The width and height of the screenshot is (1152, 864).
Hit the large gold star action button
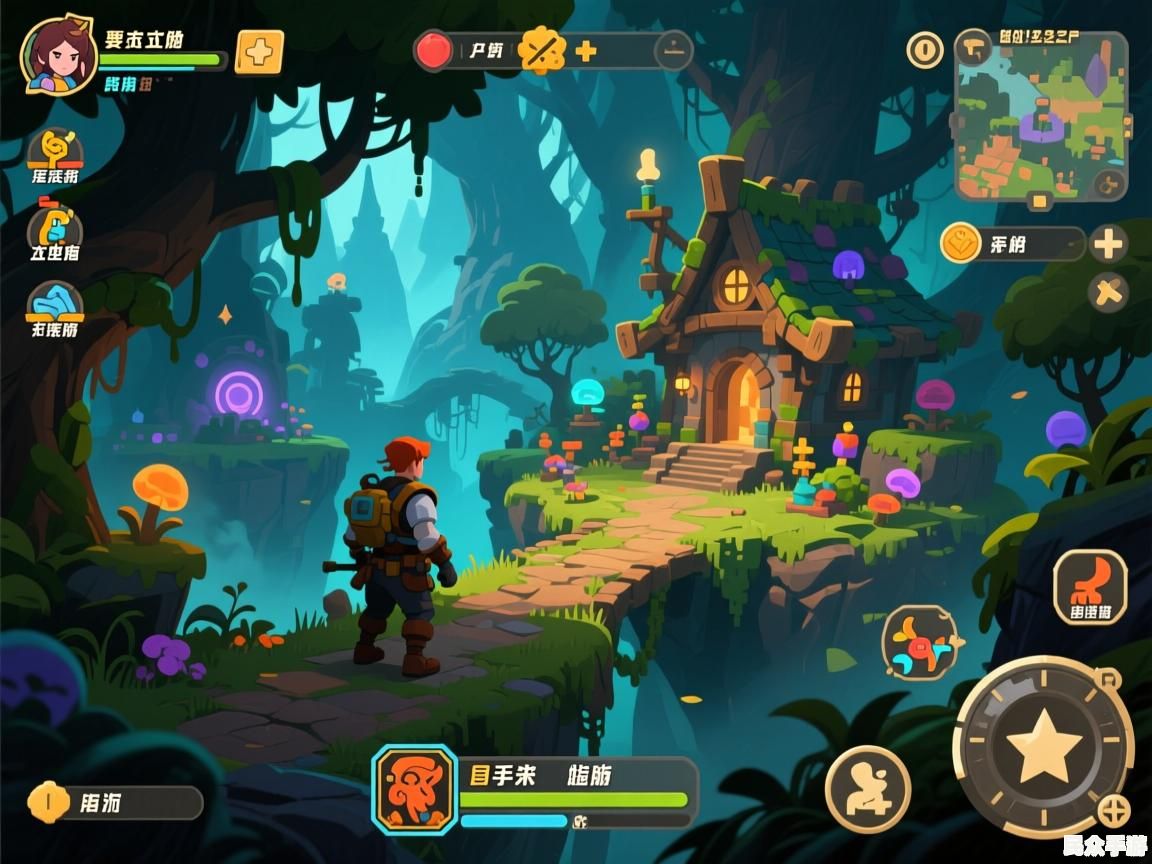tap(1044, 745)
